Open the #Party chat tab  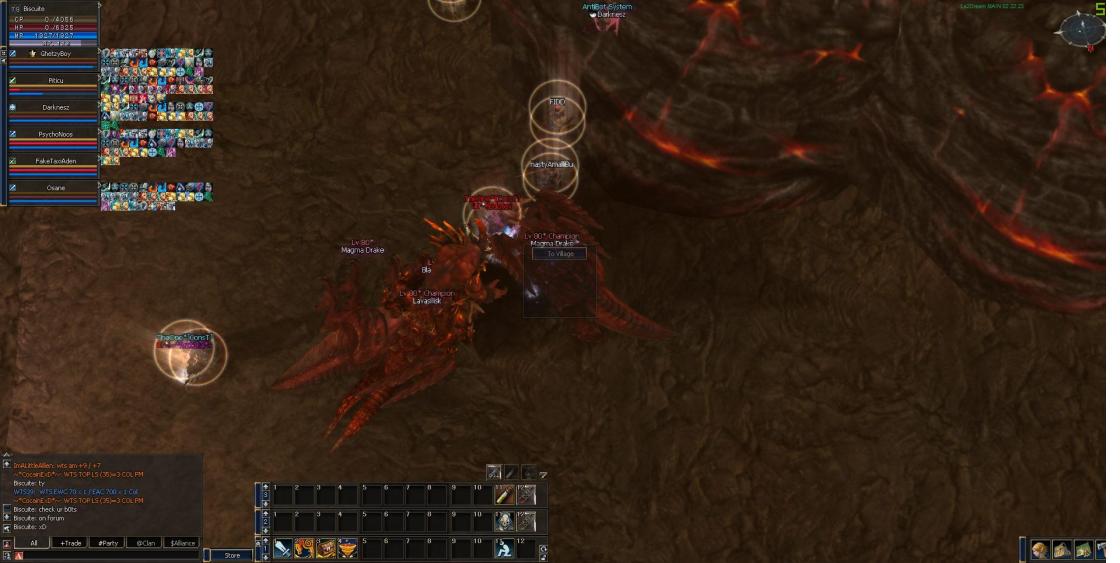[107, 543]
